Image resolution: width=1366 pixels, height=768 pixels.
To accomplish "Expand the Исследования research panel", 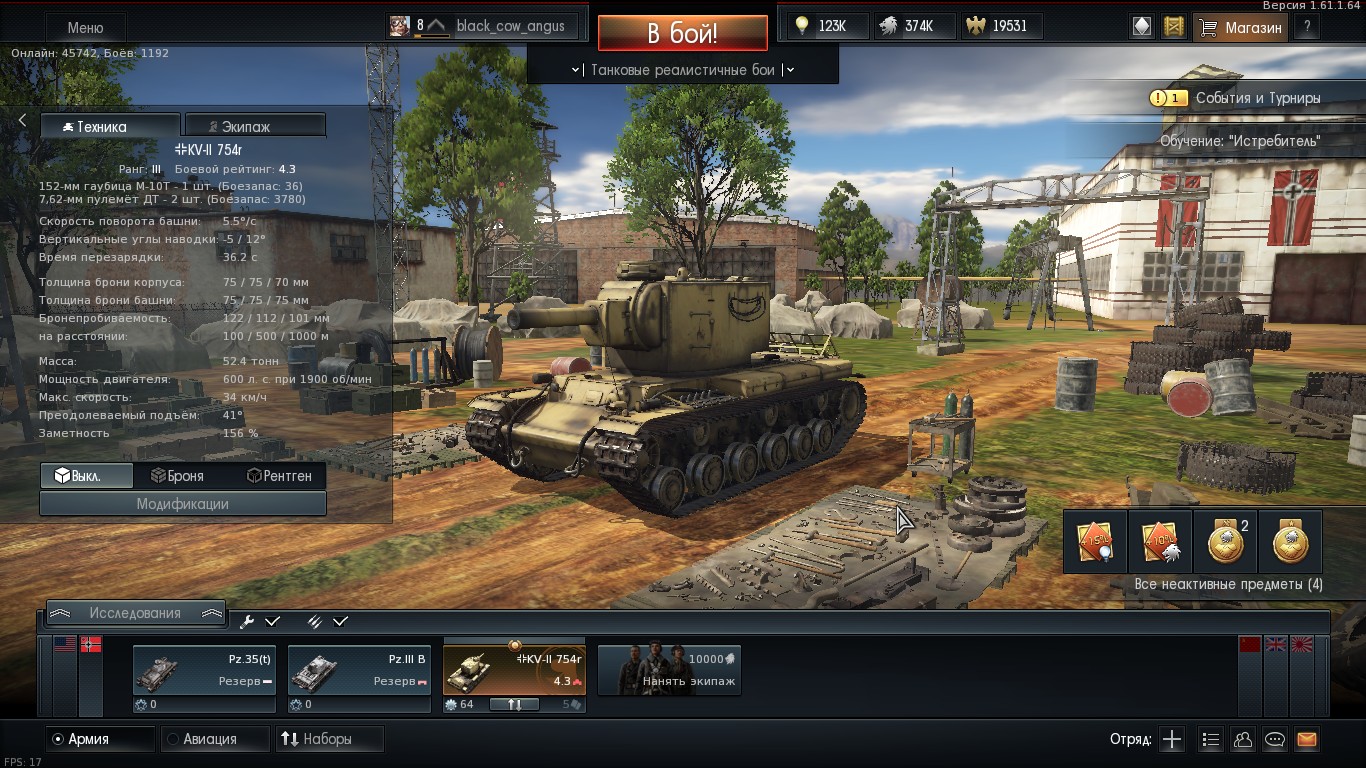I will (x=135, y=613).
